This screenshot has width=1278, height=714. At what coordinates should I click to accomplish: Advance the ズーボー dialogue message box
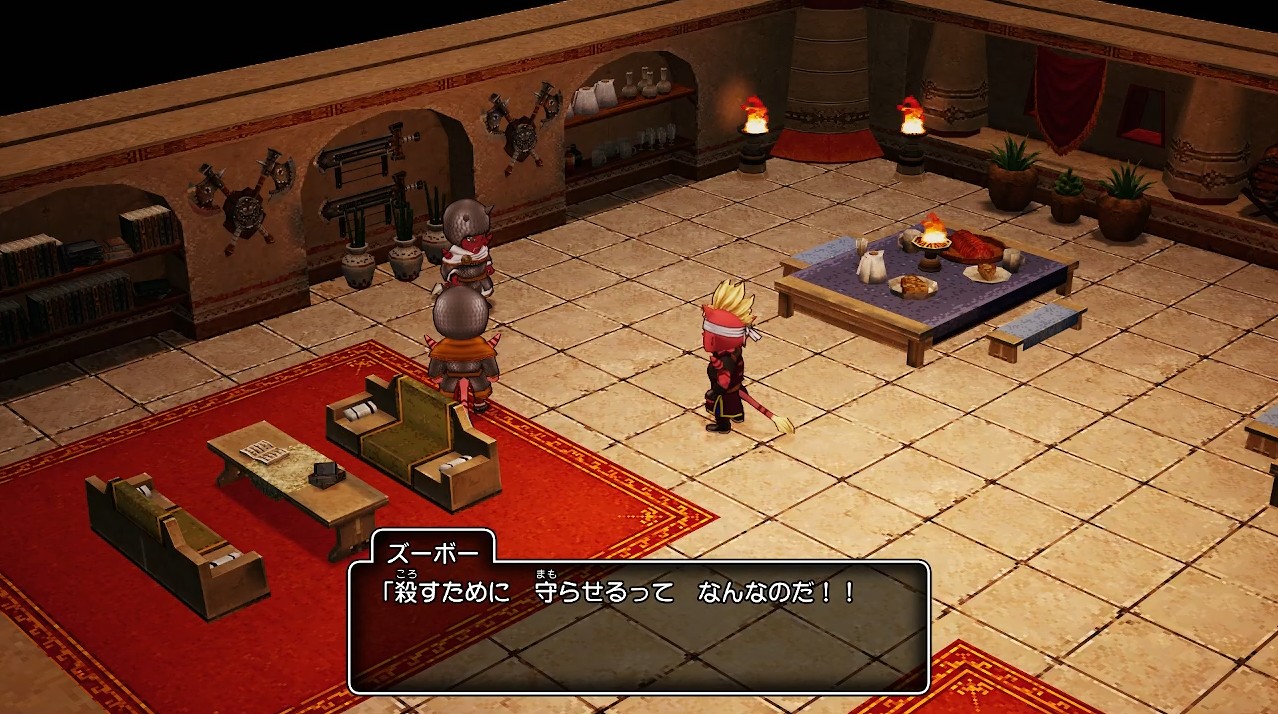(x=639, y=625)
